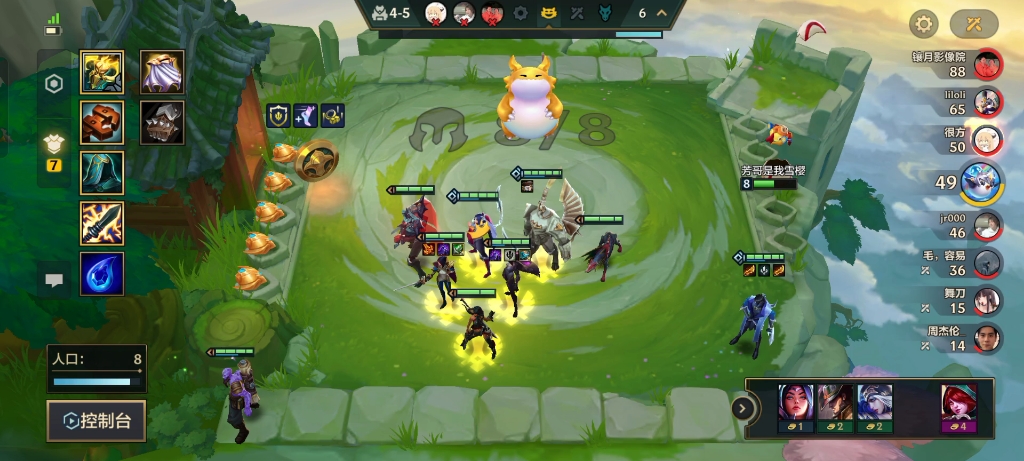Select the purple cape item slot
Screen dimensions: 1024x461
pyautogui.click(x=162, y=72)
